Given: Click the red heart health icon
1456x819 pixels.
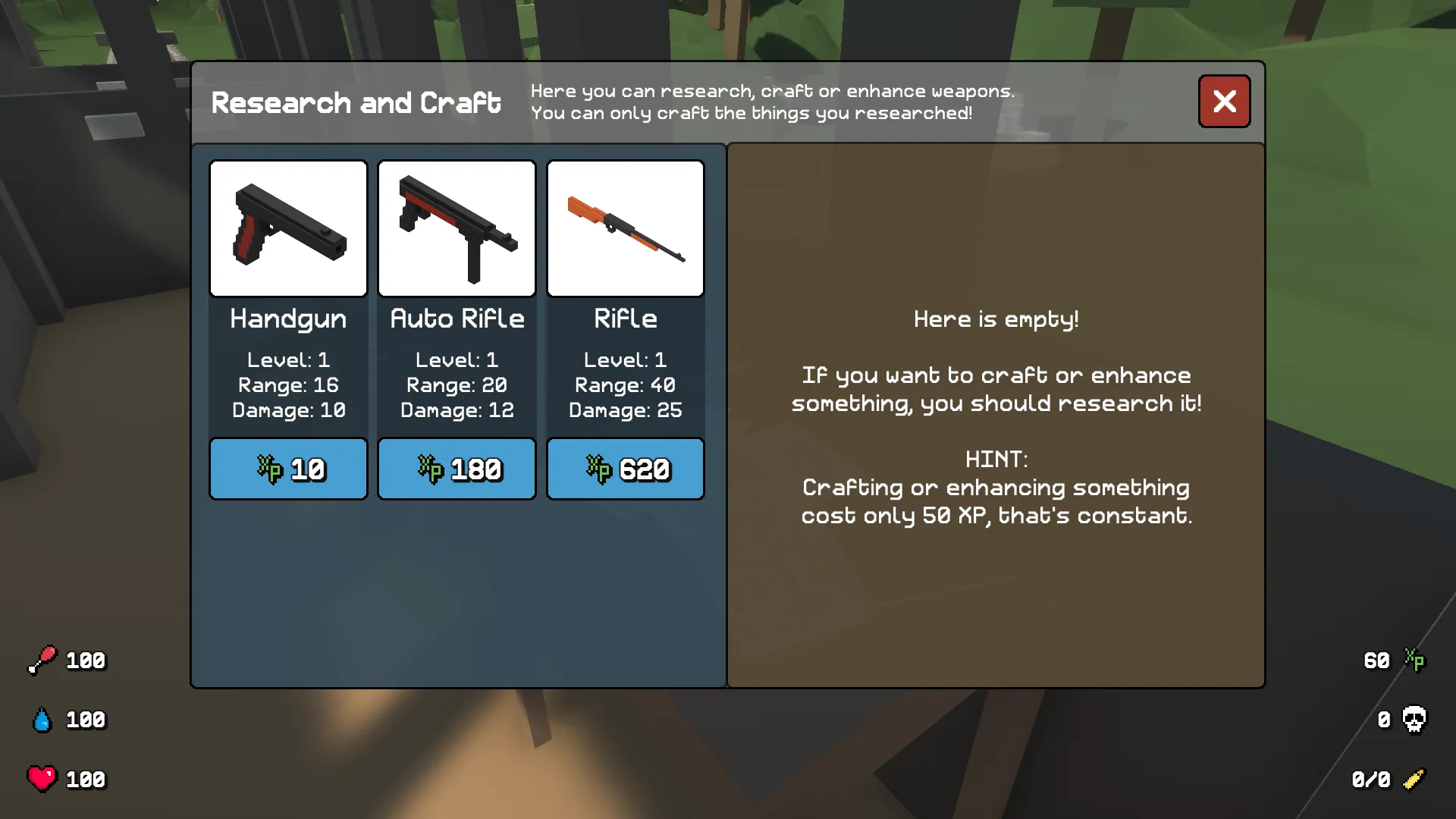Looking at the screenshot, I should point(43,778).
